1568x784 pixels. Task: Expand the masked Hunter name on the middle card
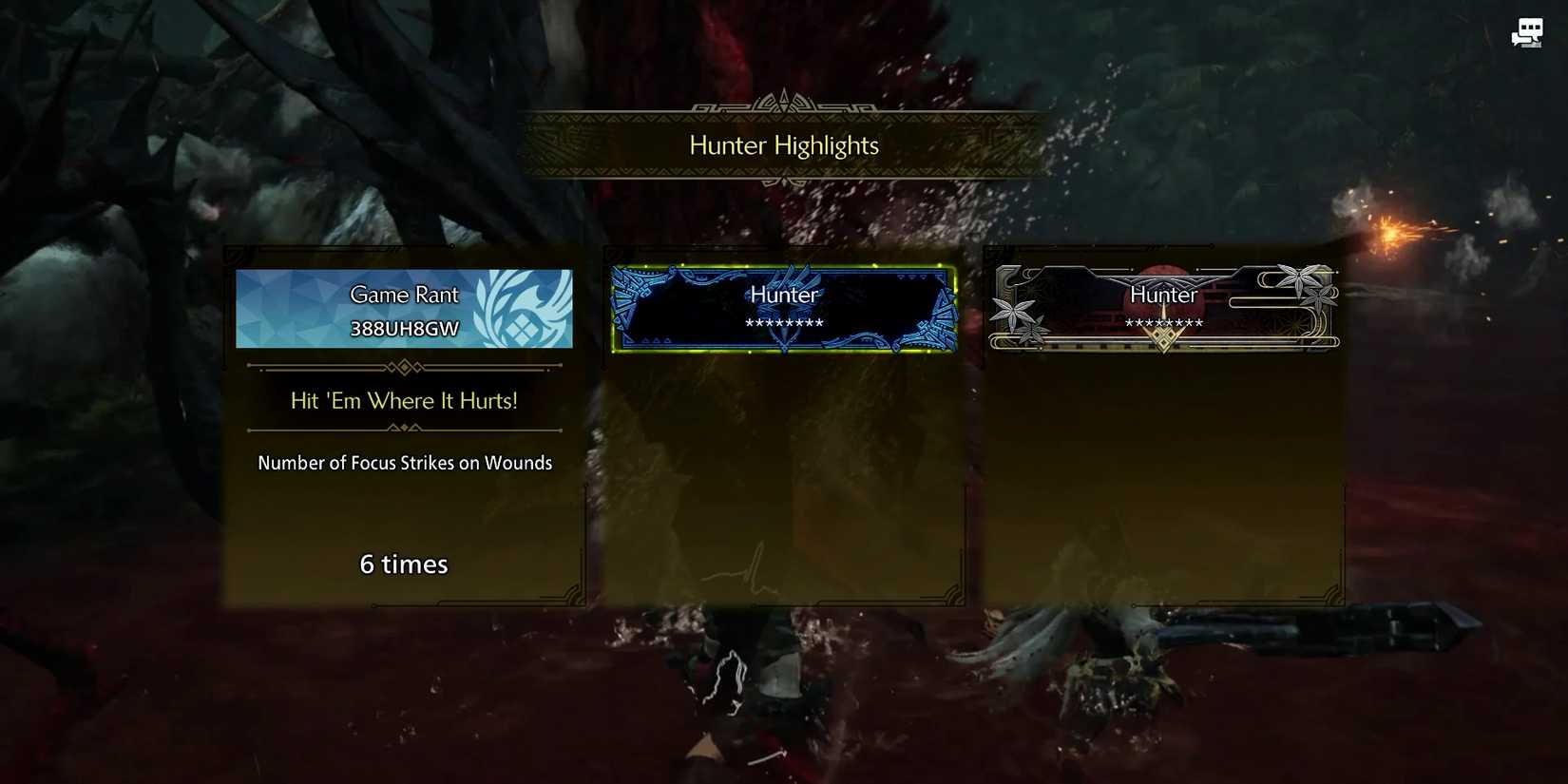[783, 323]
